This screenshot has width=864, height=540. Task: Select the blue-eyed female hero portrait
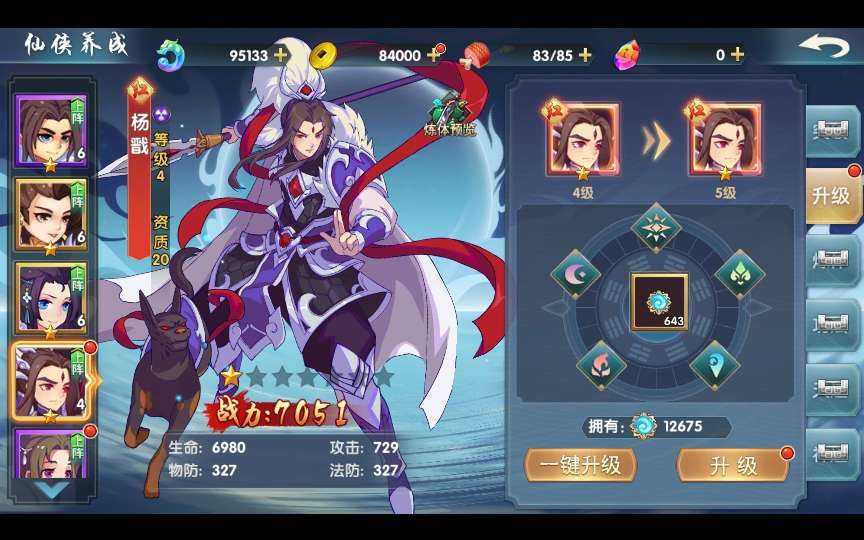50,297
